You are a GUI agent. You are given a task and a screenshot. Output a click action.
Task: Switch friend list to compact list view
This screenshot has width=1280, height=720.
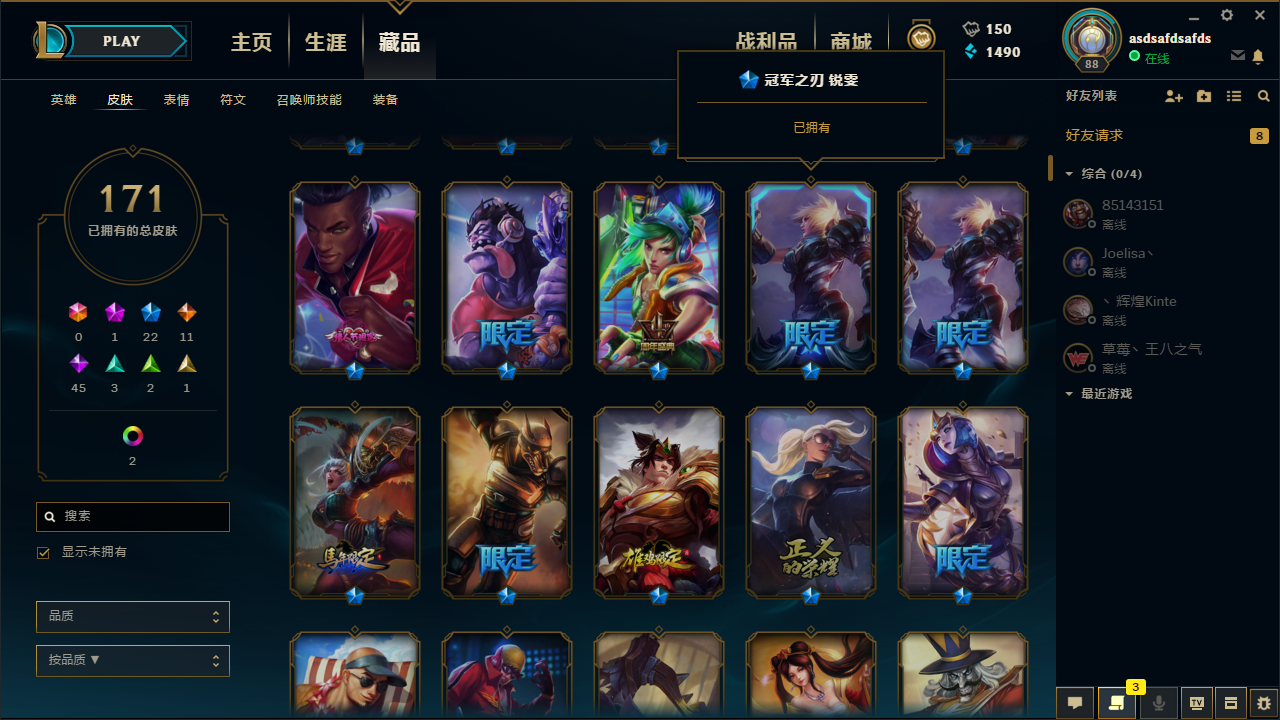point(1233,96)
